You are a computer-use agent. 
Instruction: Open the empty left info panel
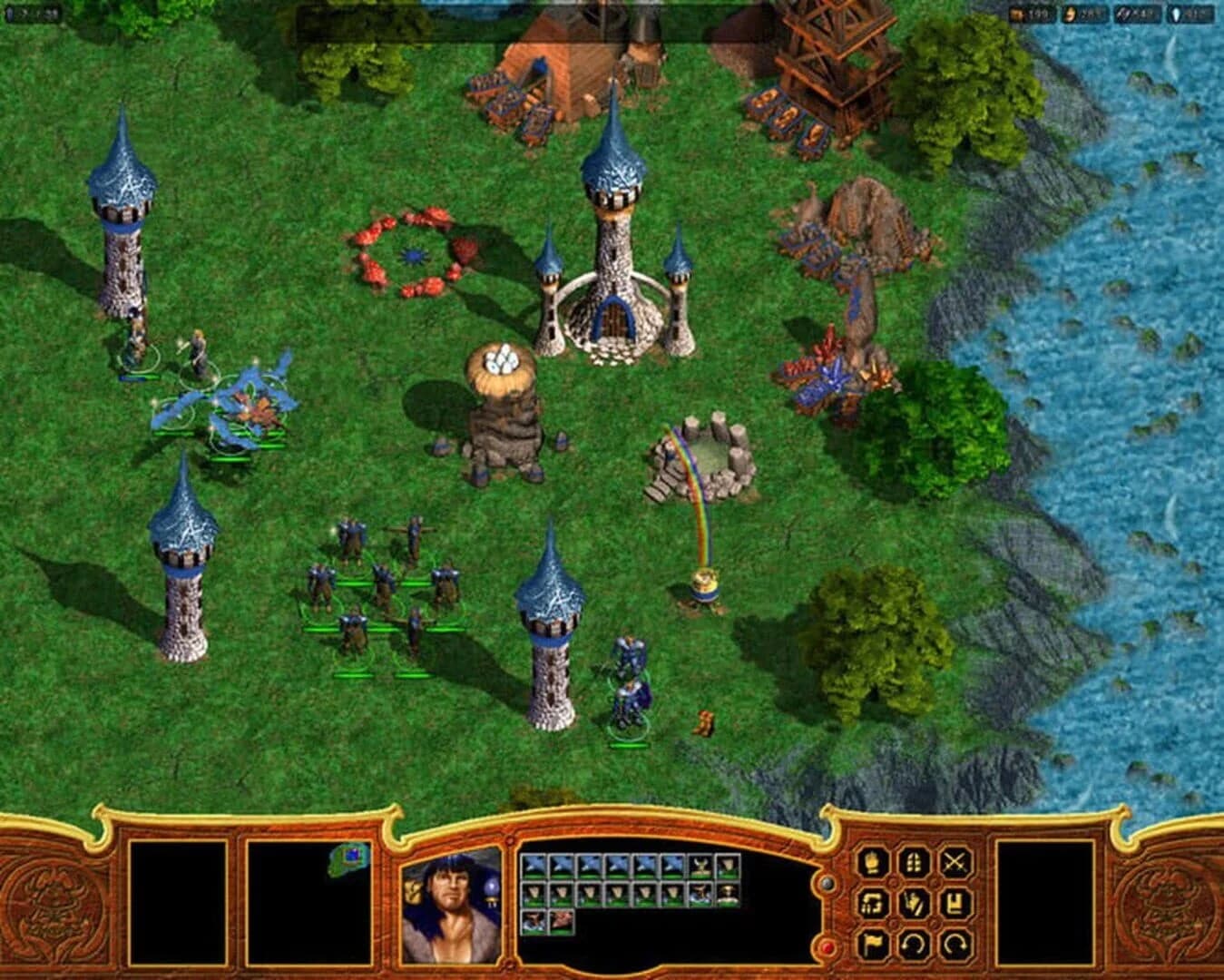(181, 903)
